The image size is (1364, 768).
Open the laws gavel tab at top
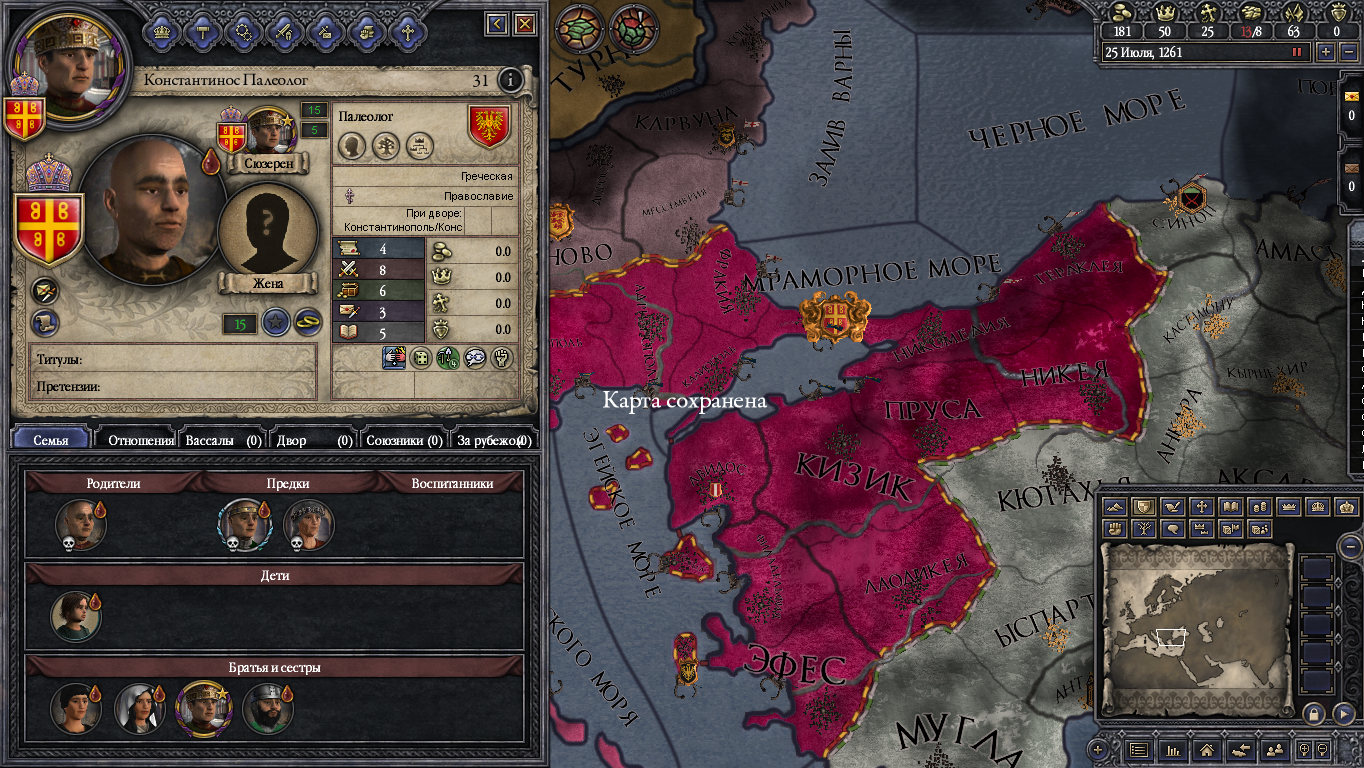201,31
